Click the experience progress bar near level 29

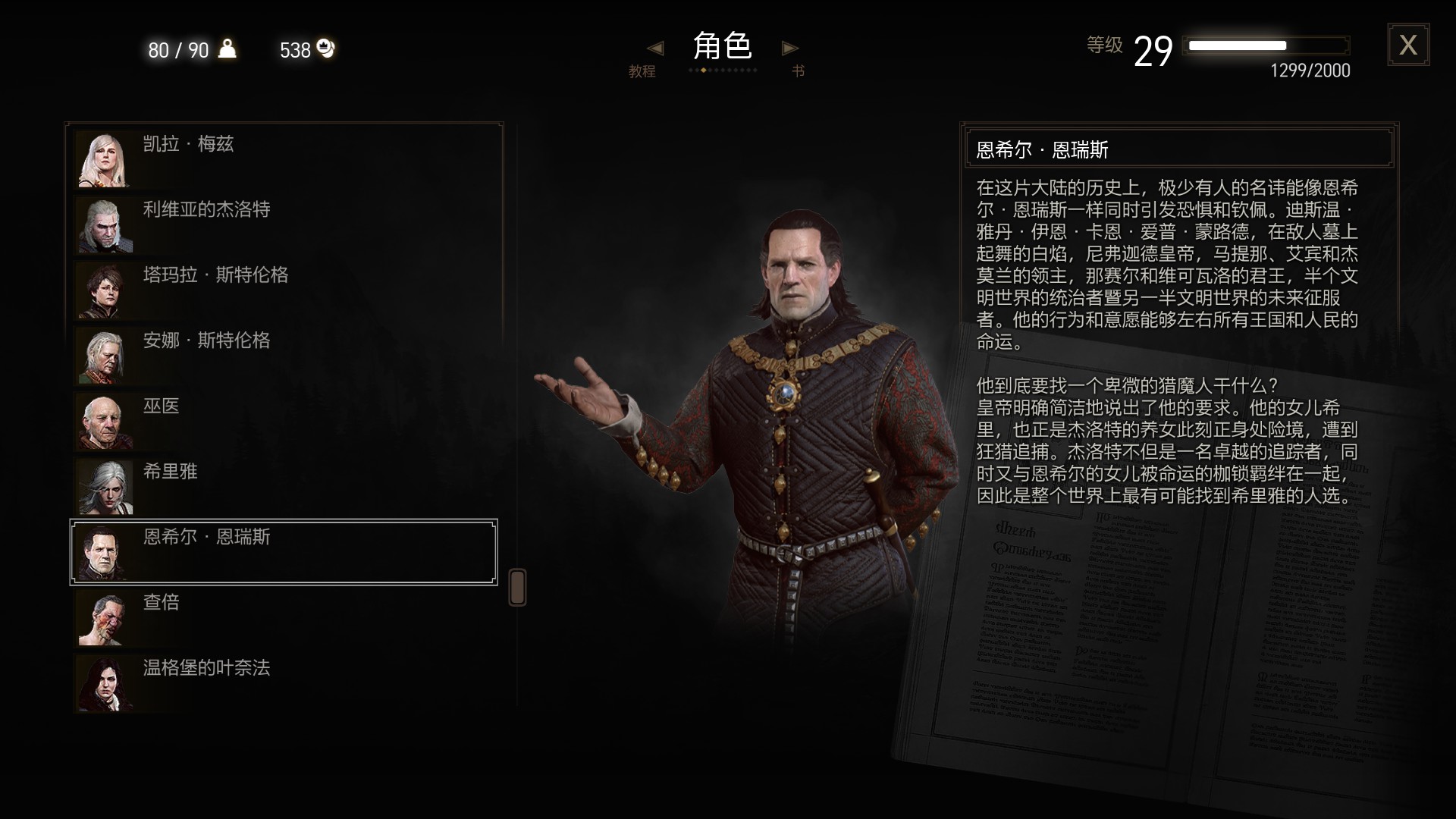[1266, 45]
